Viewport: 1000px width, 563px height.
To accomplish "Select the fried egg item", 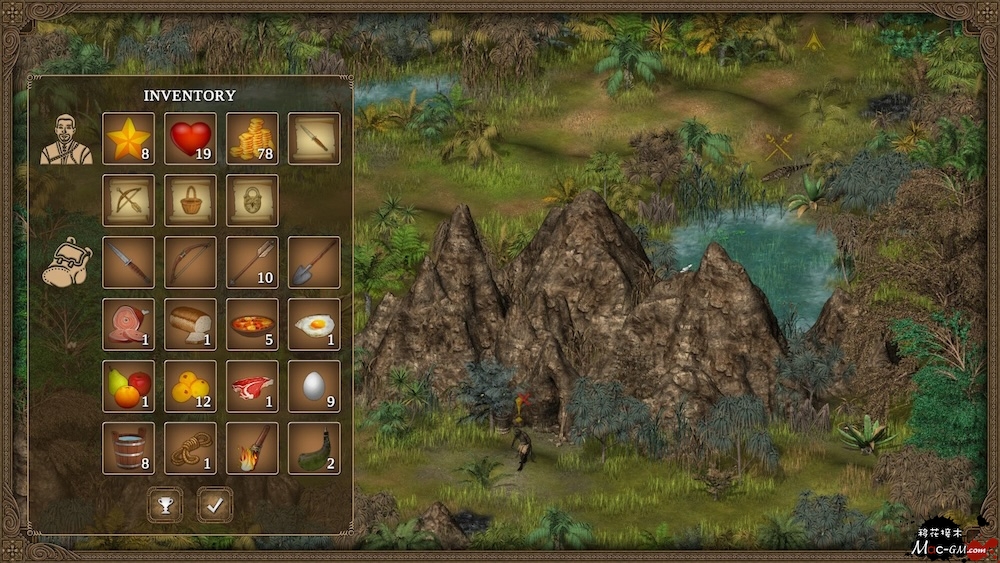I will point(314,324).
